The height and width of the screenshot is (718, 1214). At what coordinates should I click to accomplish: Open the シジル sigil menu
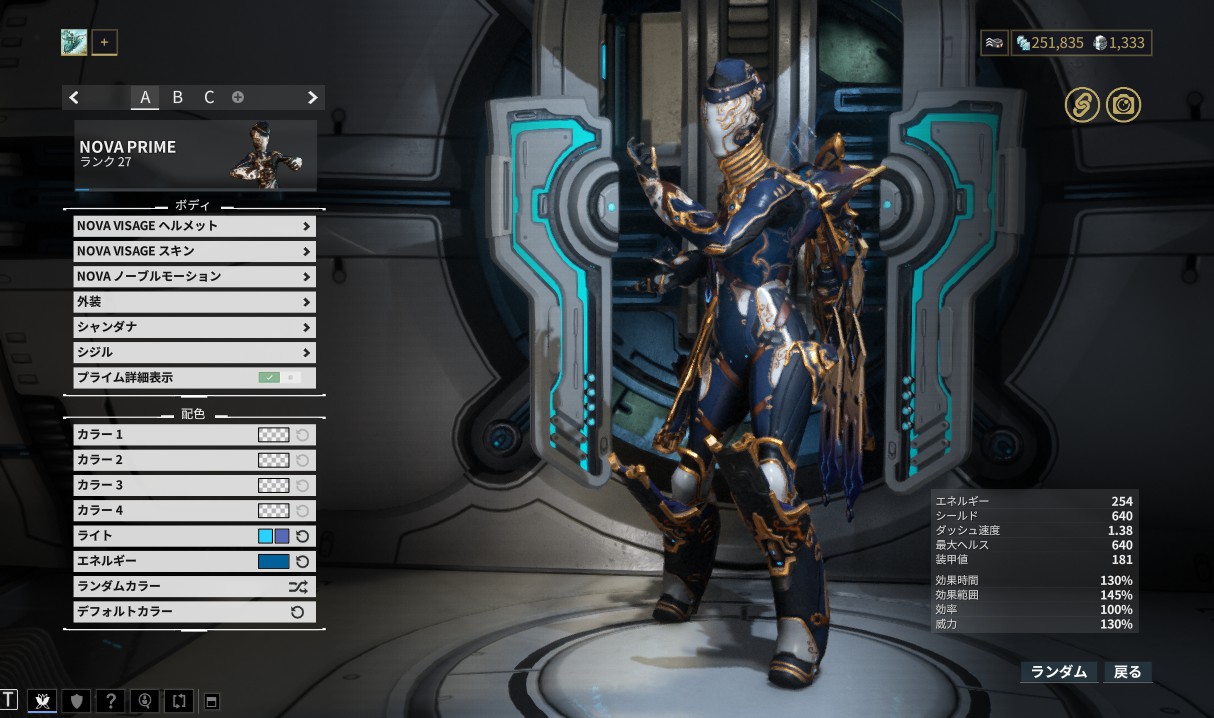pyautogui.click(x=194, y=352)
